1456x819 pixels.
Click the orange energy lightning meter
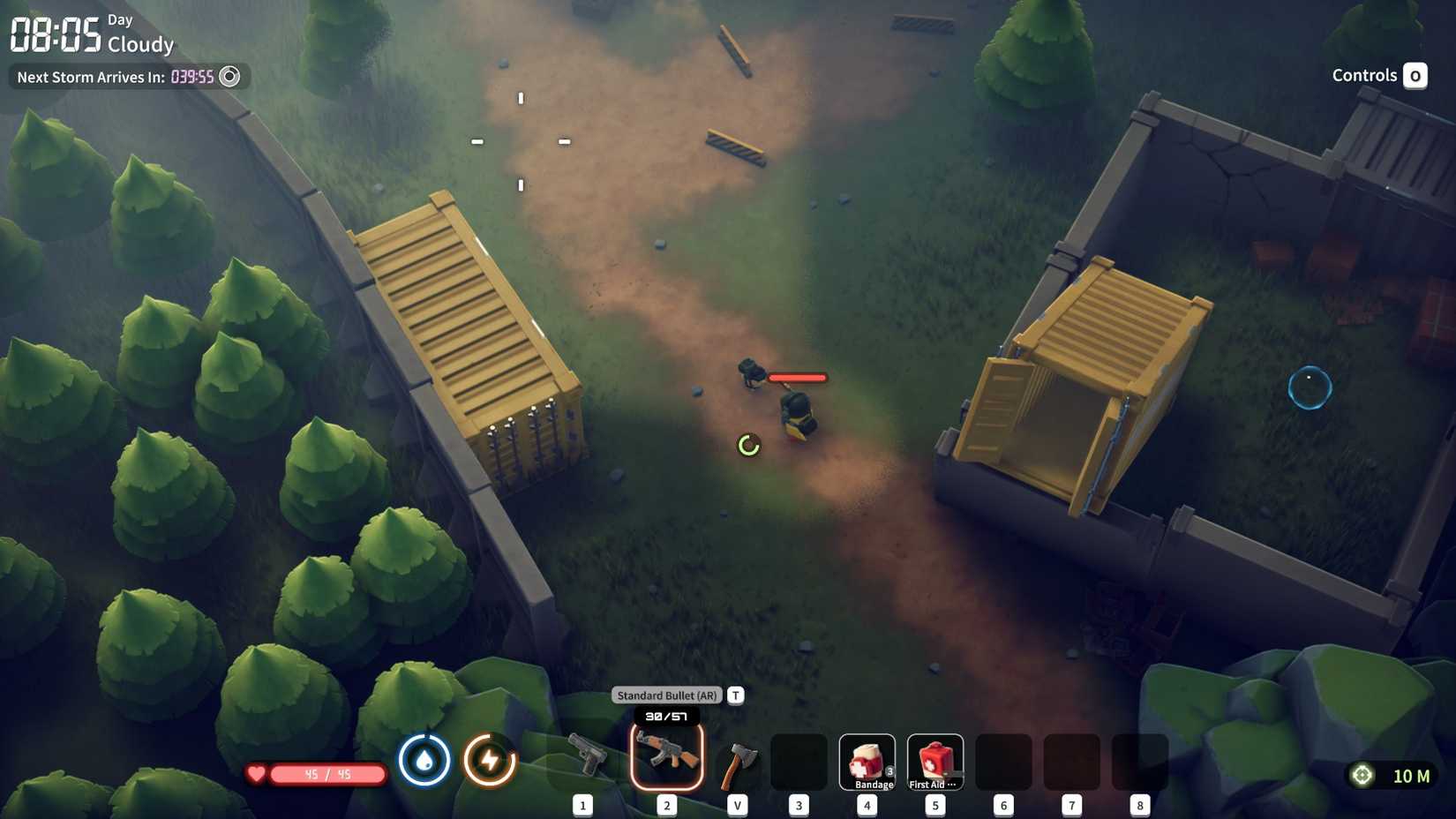pyautogui.click(x=491, y=759)
